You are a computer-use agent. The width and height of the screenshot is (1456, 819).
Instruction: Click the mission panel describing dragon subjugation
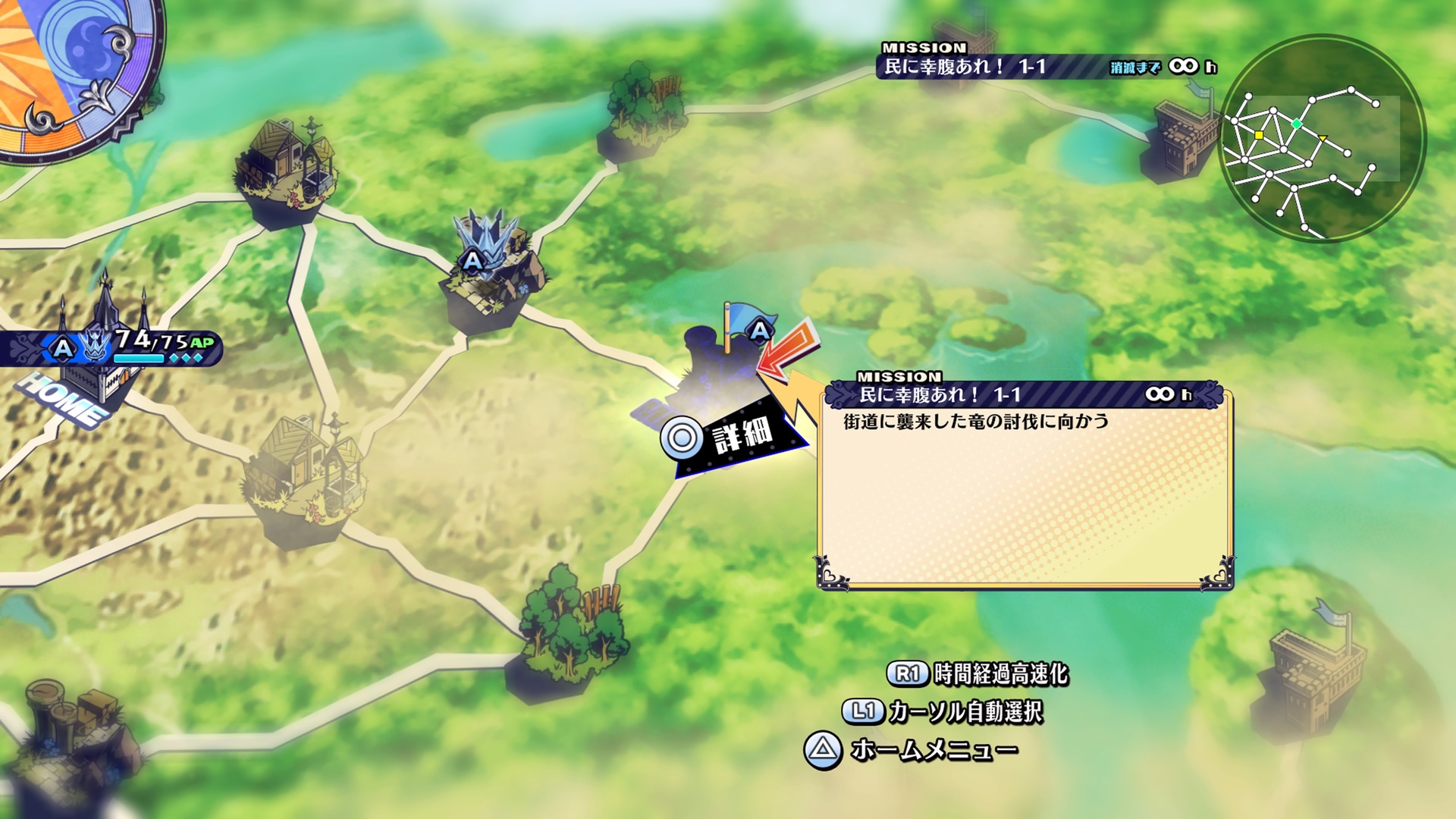point(1025,485)
